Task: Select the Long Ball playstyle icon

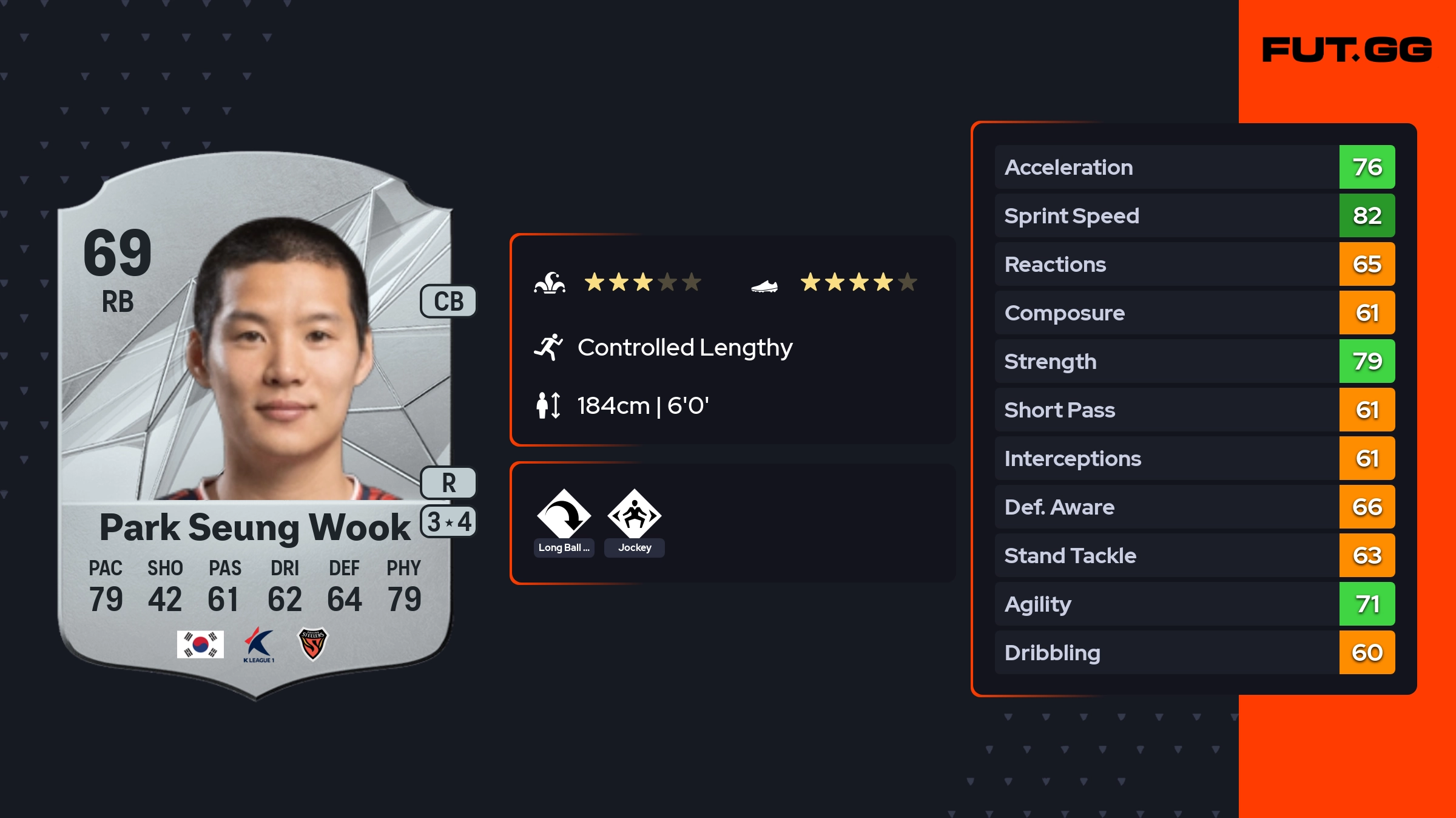Action: click(x=564, y=515)
